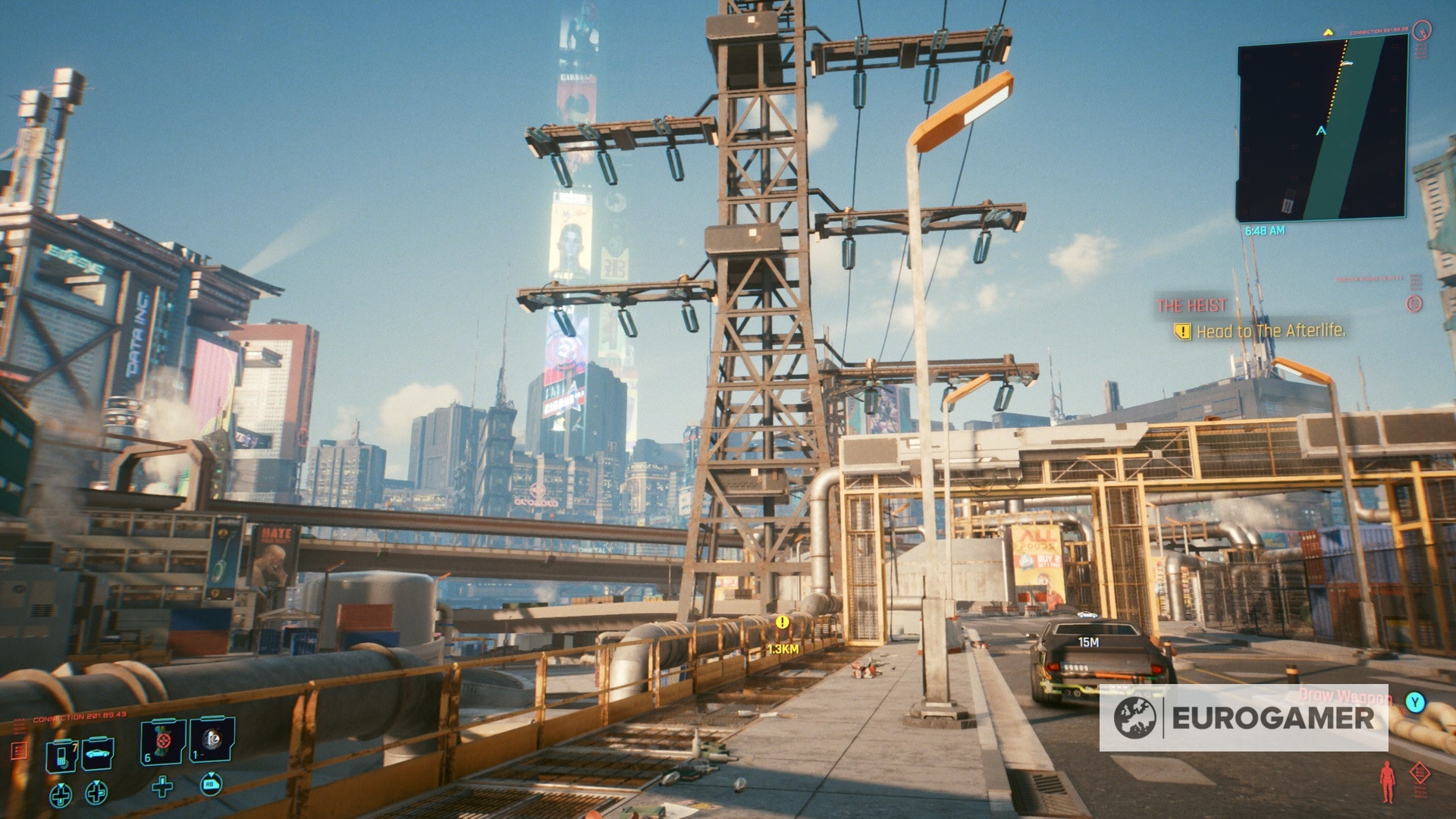This screenshot has width=1456, height=819.
Task: Click the red relic icon below the minimap
Action: pyautogui.click(x=1414, y=303)
